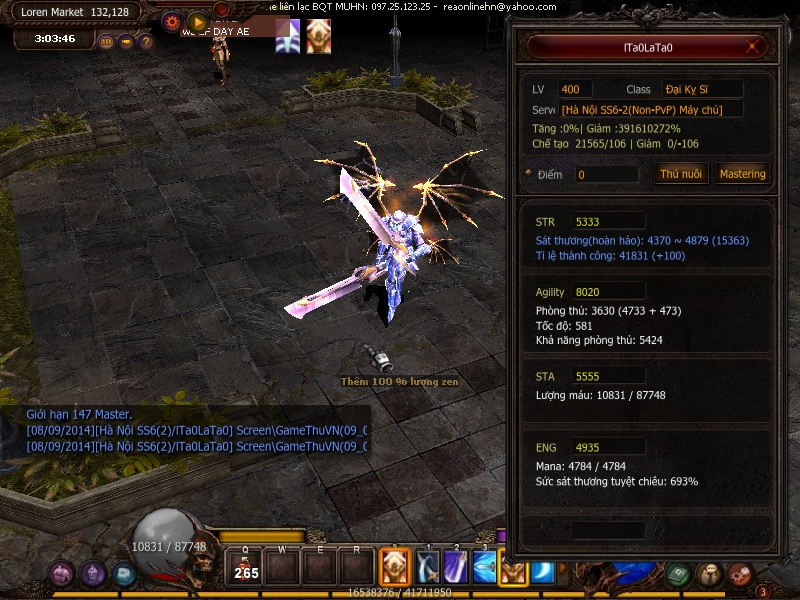Viewport: 800px width, 600px height.
Task: Open the blue round menu button
Action: [124, 574]
